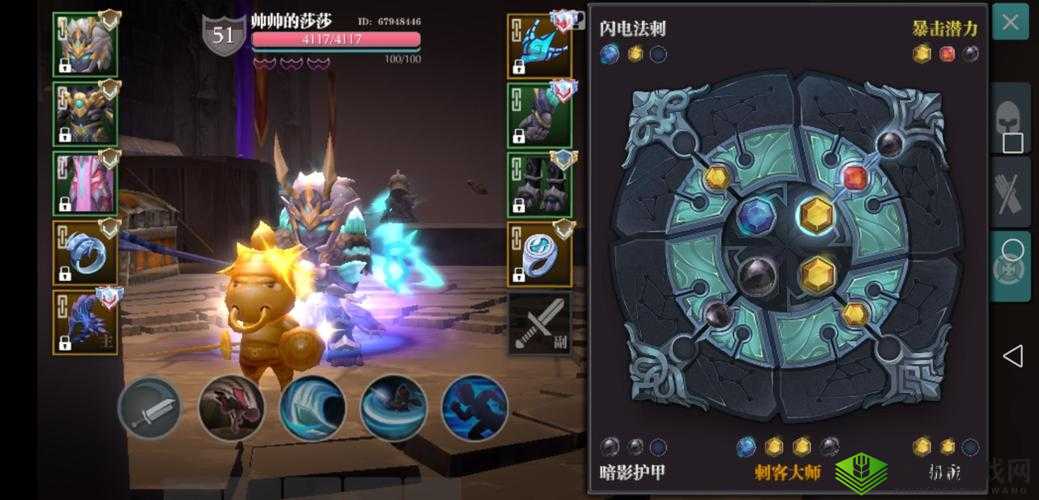The image size is (1039, 500).
Task: Use the red beast skill icon
Action: click(231, 408)
